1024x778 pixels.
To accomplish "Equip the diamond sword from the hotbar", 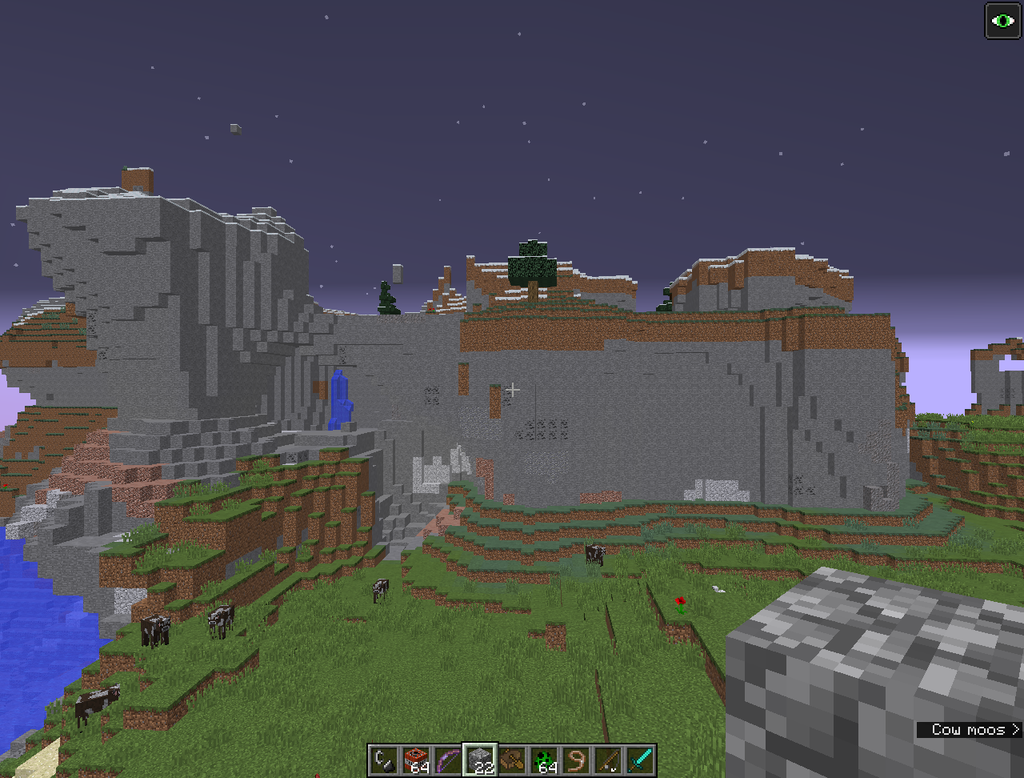I will (x=641, y=761).
